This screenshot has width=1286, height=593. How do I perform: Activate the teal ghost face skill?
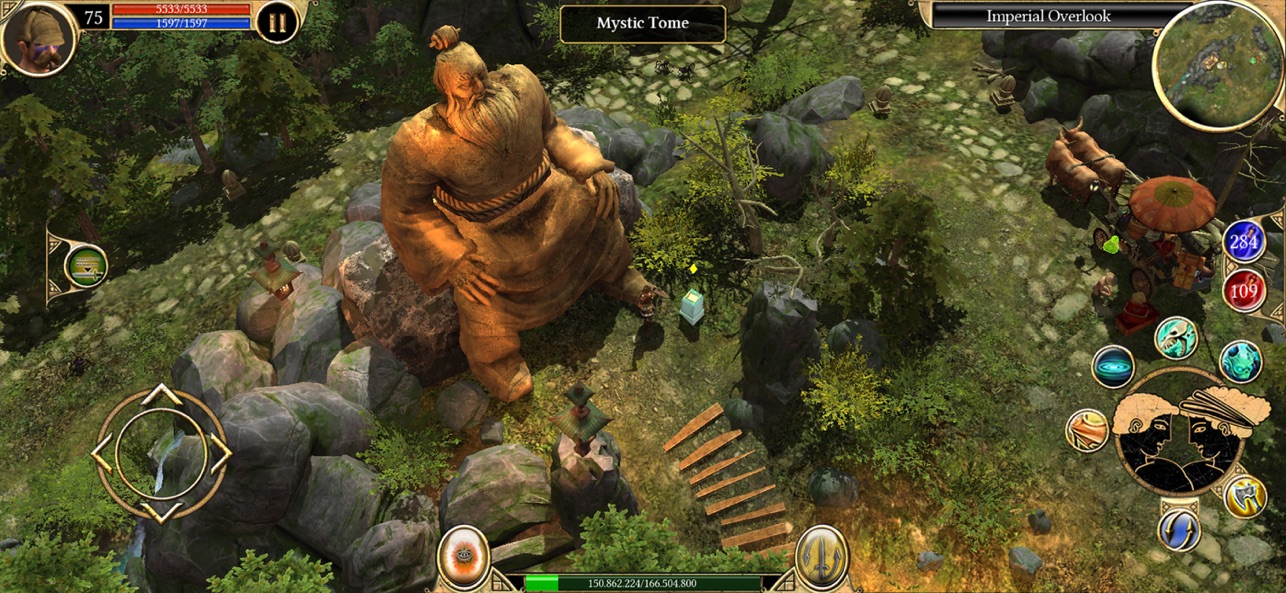coord(1240,362)
